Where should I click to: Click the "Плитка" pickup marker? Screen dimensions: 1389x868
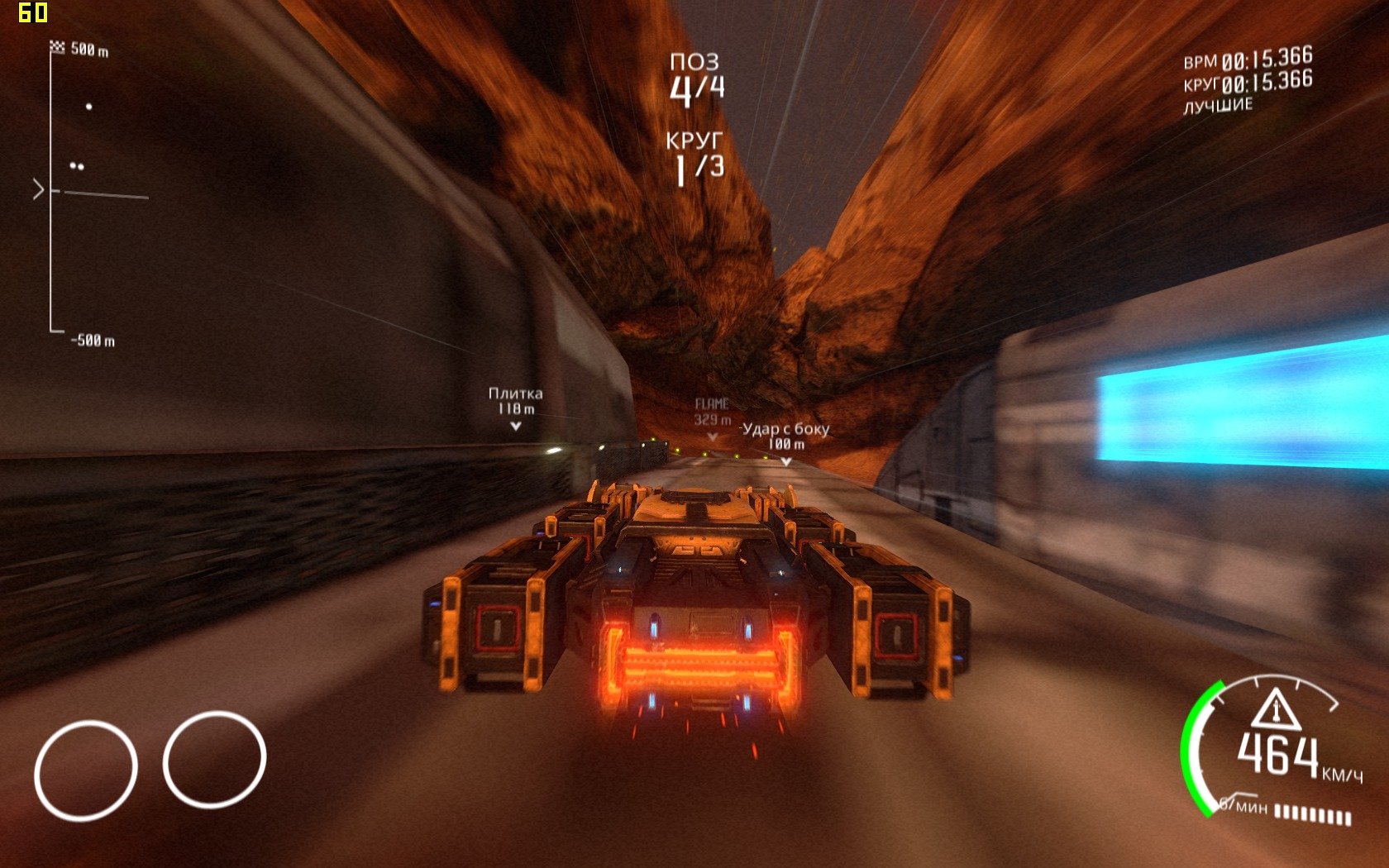tap(515, 408)
